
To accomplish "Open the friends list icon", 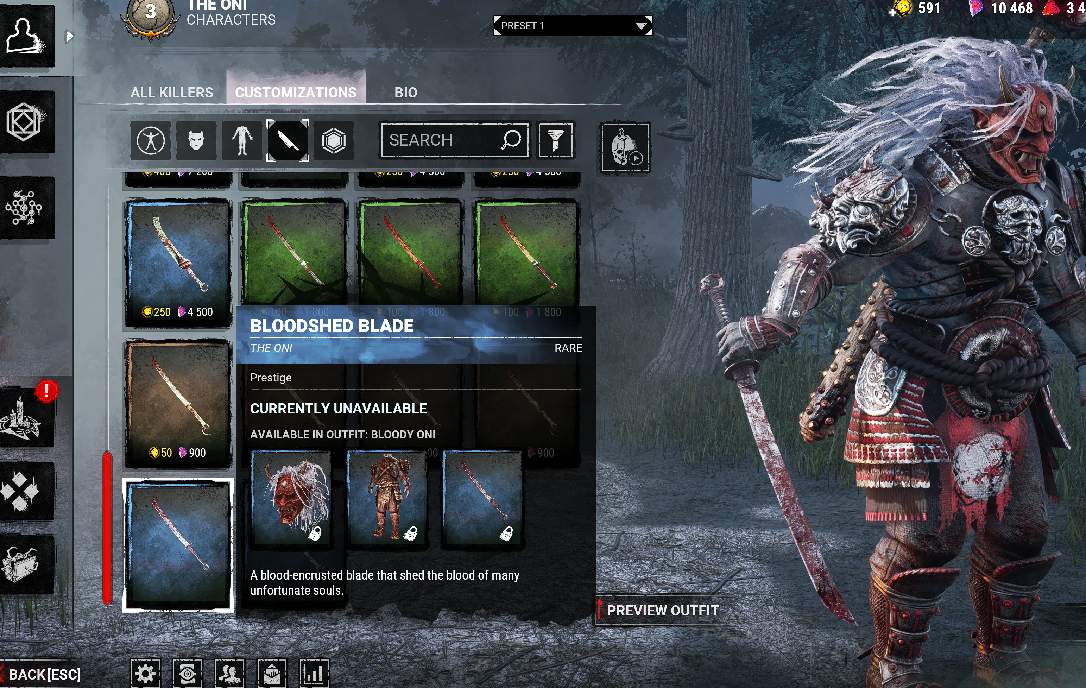I will click(x=229, y=673).
